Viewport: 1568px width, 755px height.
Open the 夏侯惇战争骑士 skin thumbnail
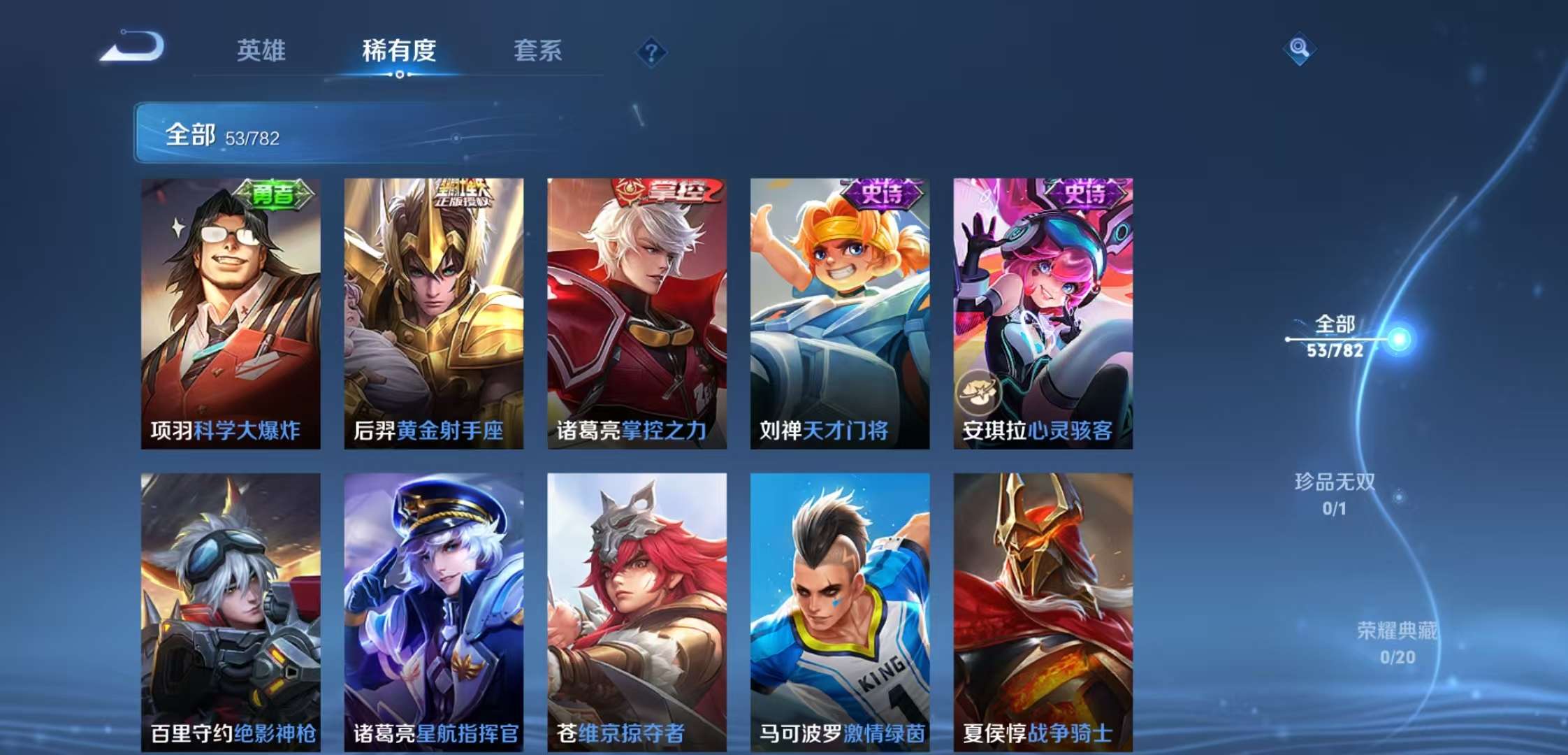(1043, 608)
